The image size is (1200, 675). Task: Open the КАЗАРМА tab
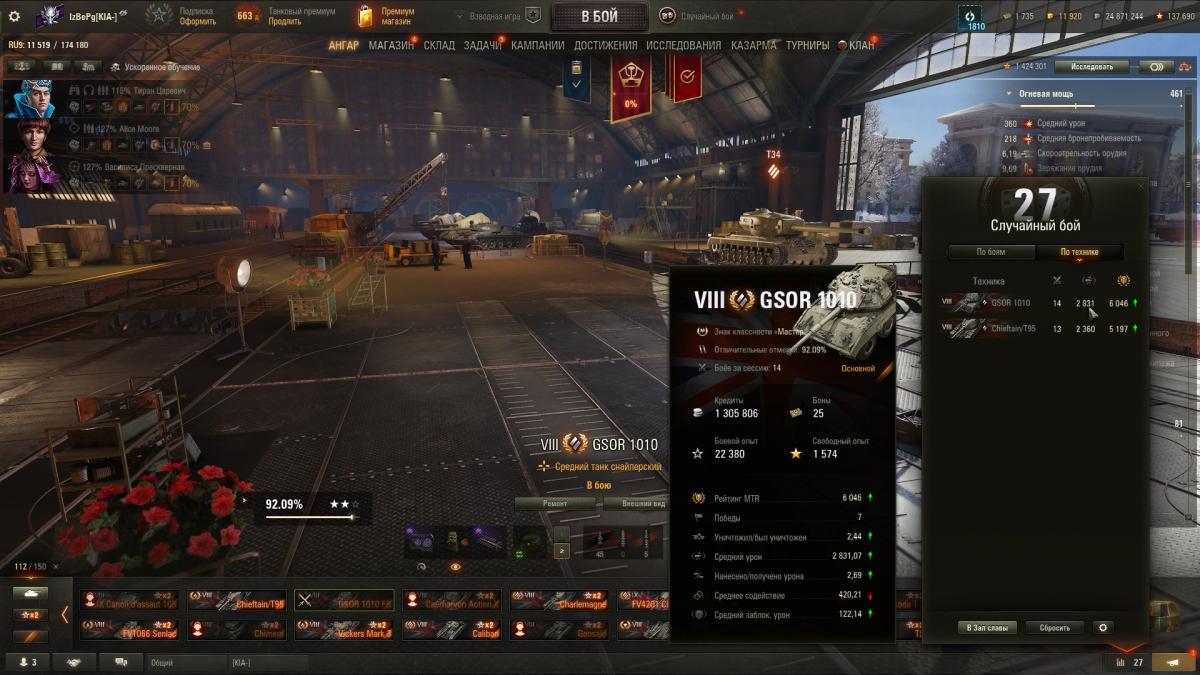click(x=753, y=45)
